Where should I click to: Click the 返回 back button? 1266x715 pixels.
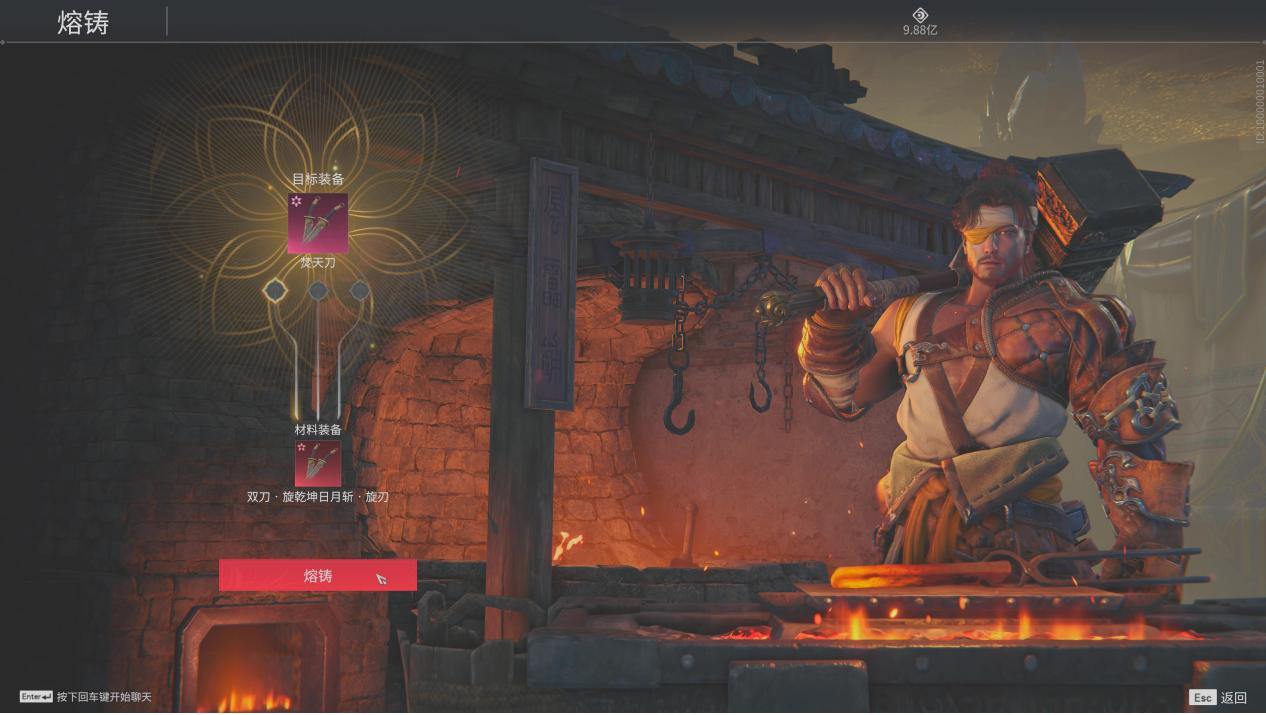1218,697
